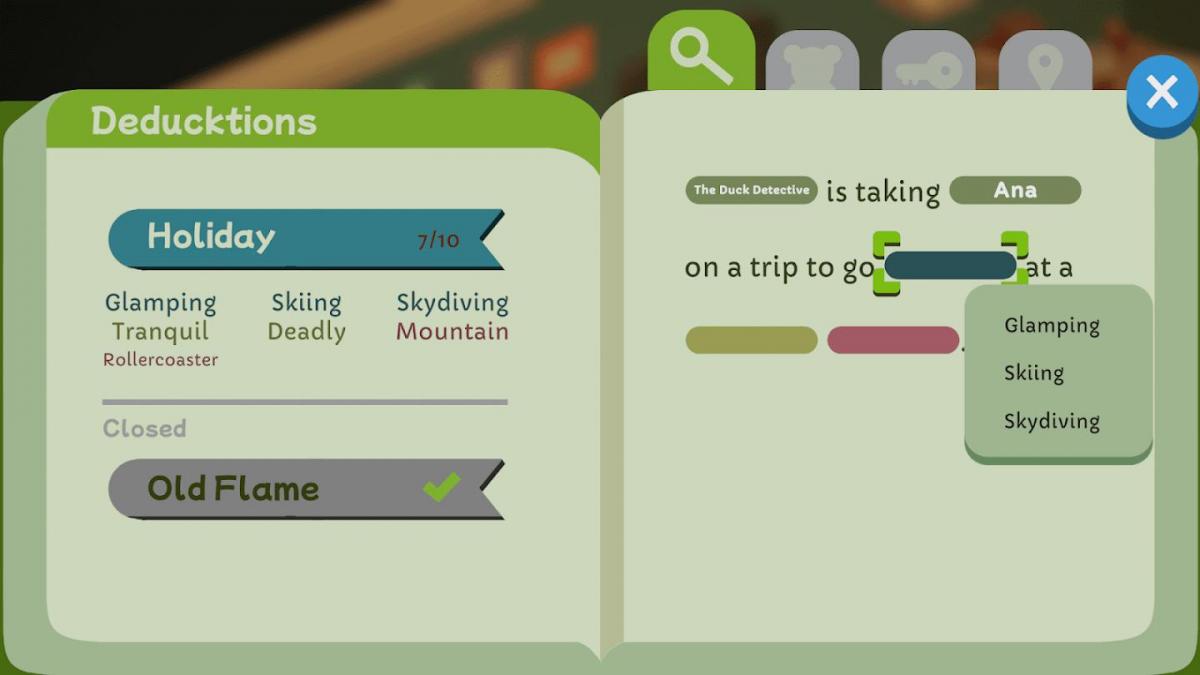Select the olive-yellow empty word blank
This screenshot has width=1200, height=675.
point(751,340)
